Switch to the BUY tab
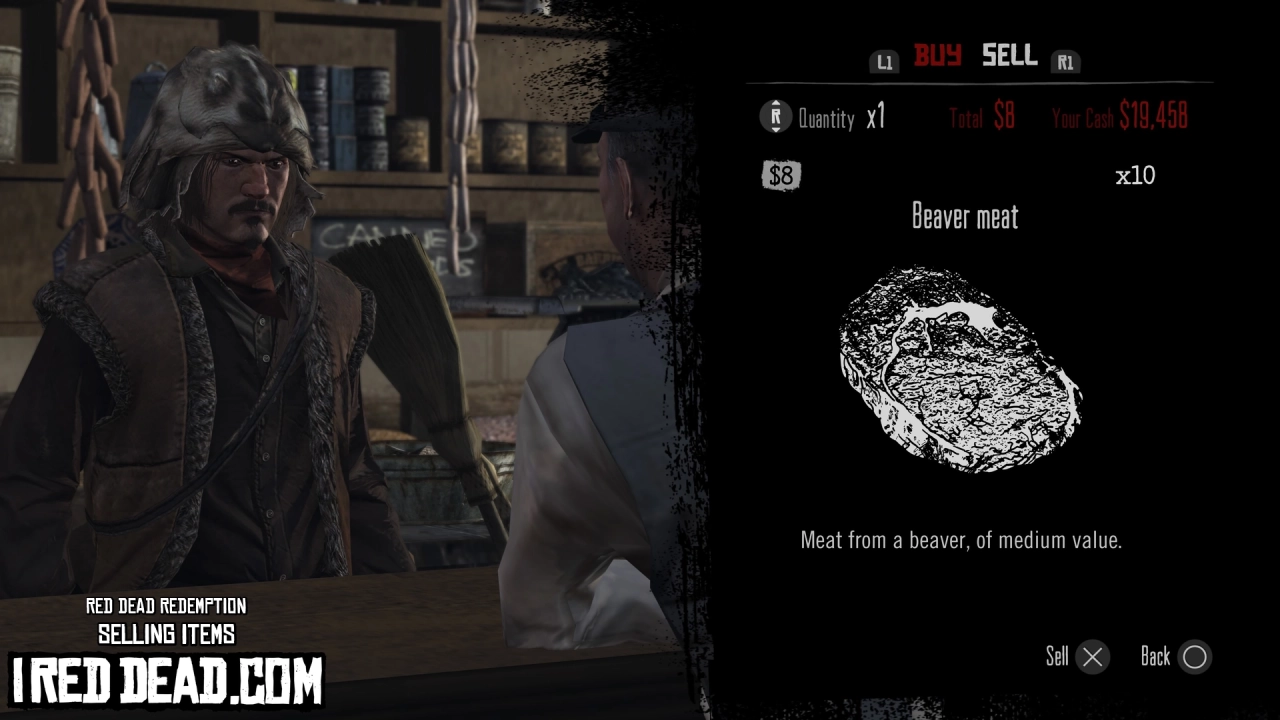This screenshot has height=720, width=1280. [x=937, y=57]
